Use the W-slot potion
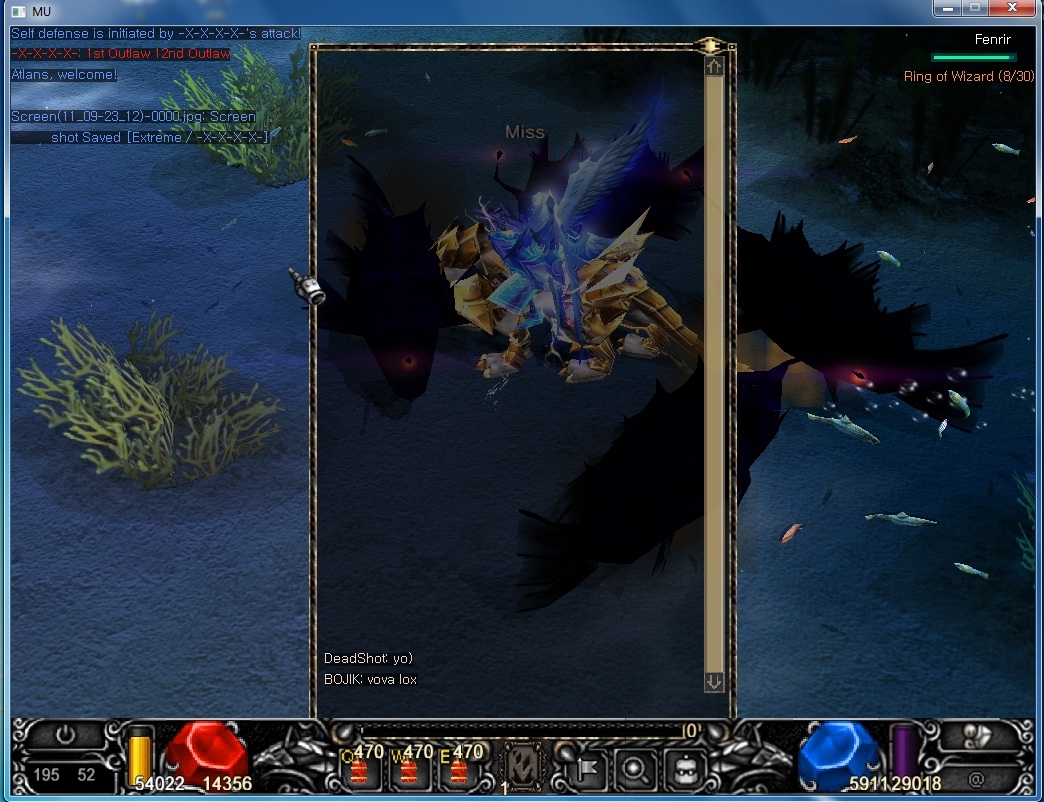Screen dimensions: 1044x802 tap(408, 771)
